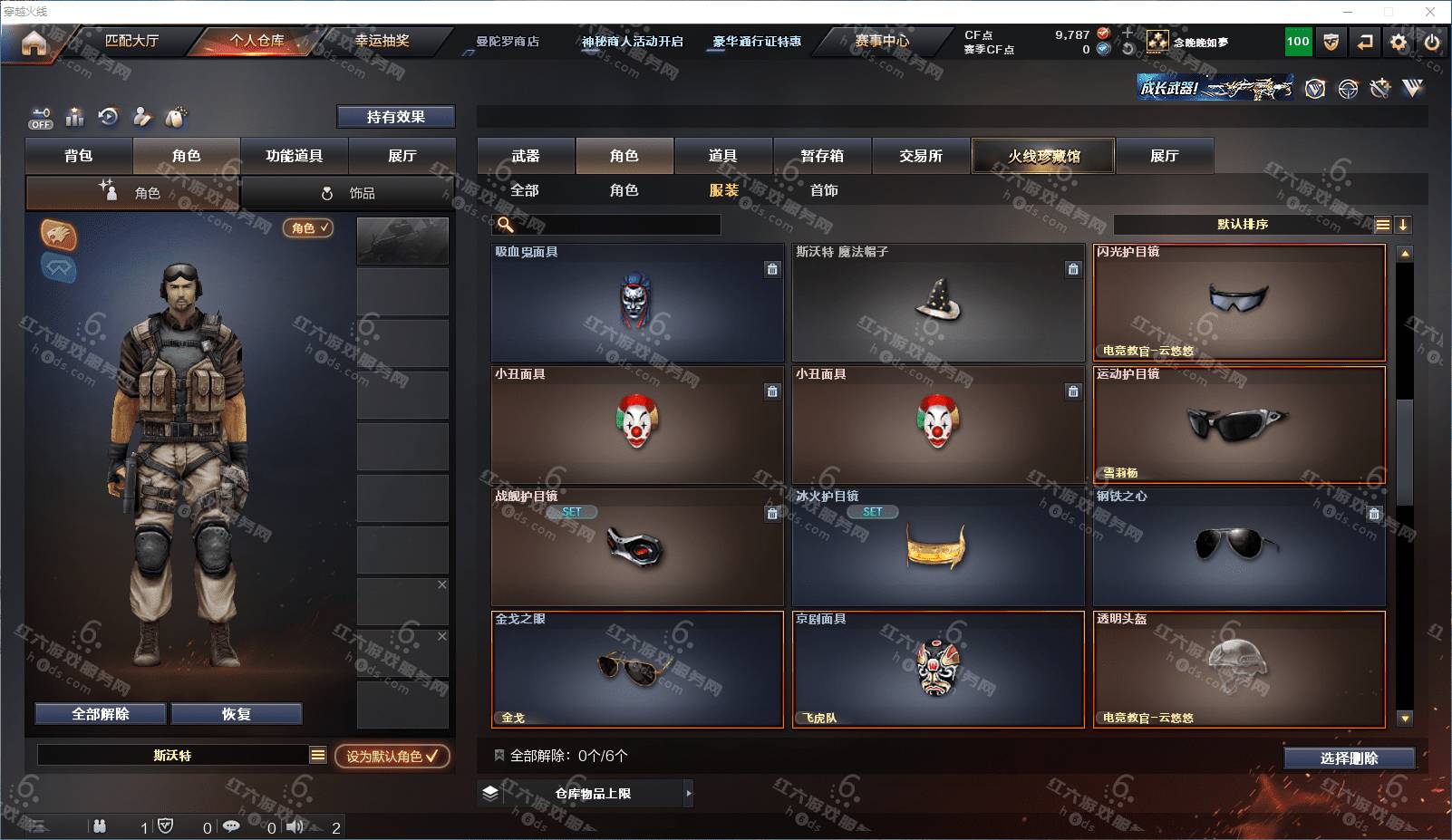Click the 全部解除 unequip all button
Screen dimensions: 1452x840
(x=101, y=714)
